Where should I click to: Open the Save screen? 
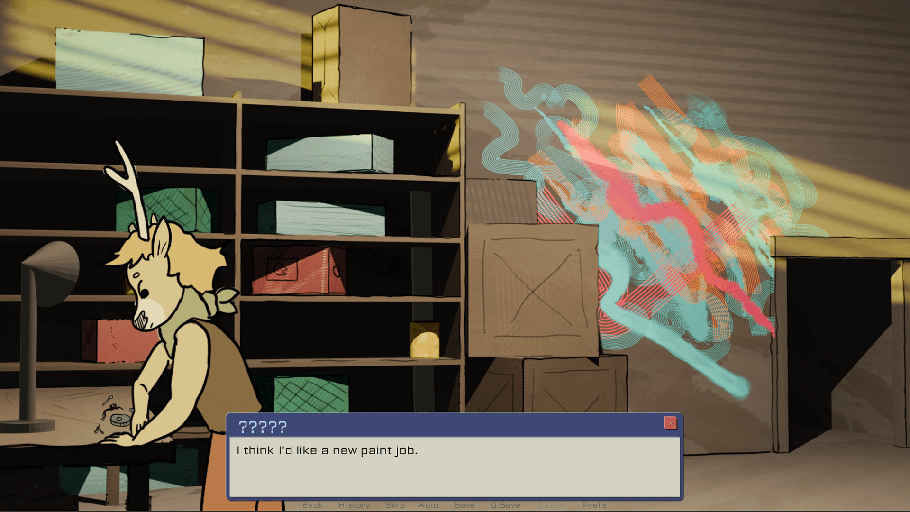[465, 505]
